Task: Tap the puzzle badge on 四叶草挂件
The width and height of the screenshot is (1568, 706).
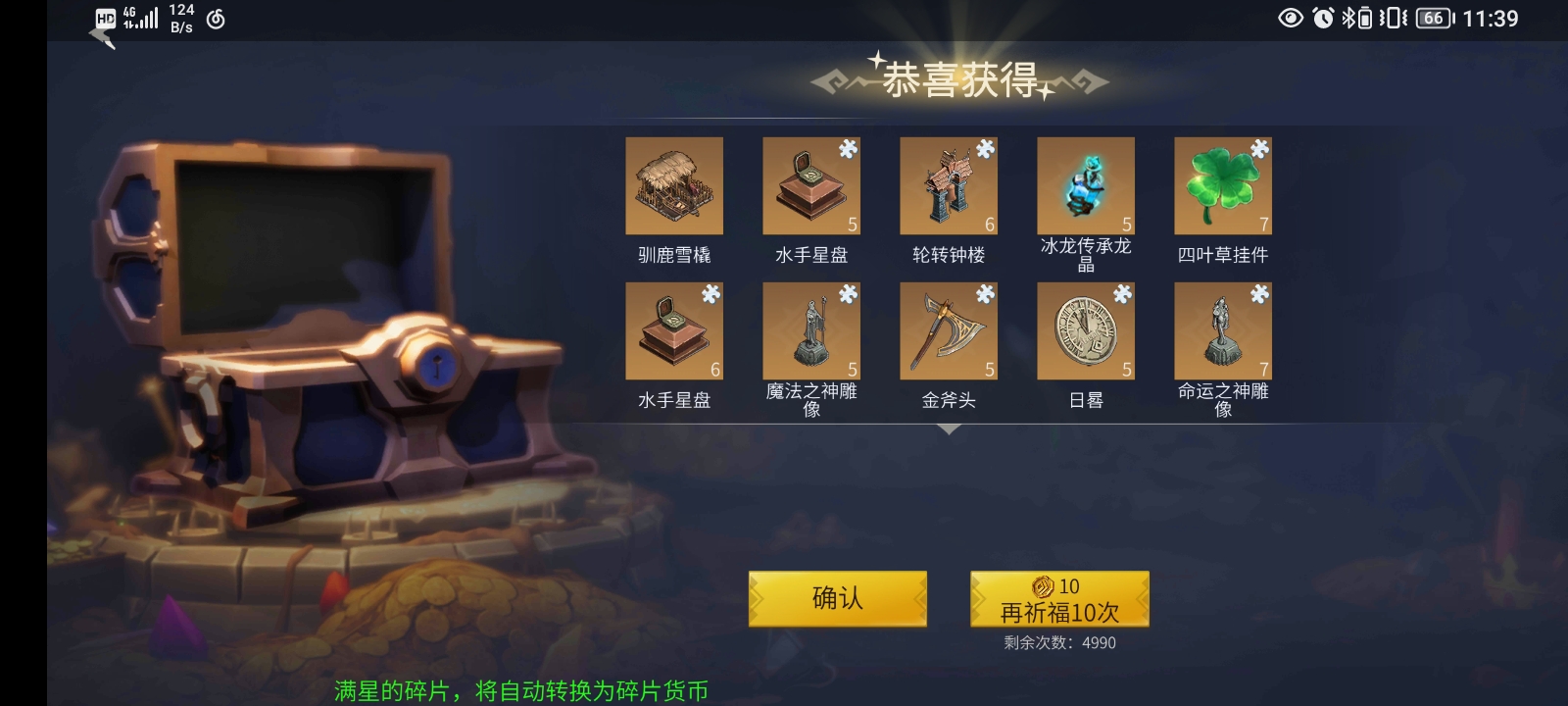Action: point(1260,149)
